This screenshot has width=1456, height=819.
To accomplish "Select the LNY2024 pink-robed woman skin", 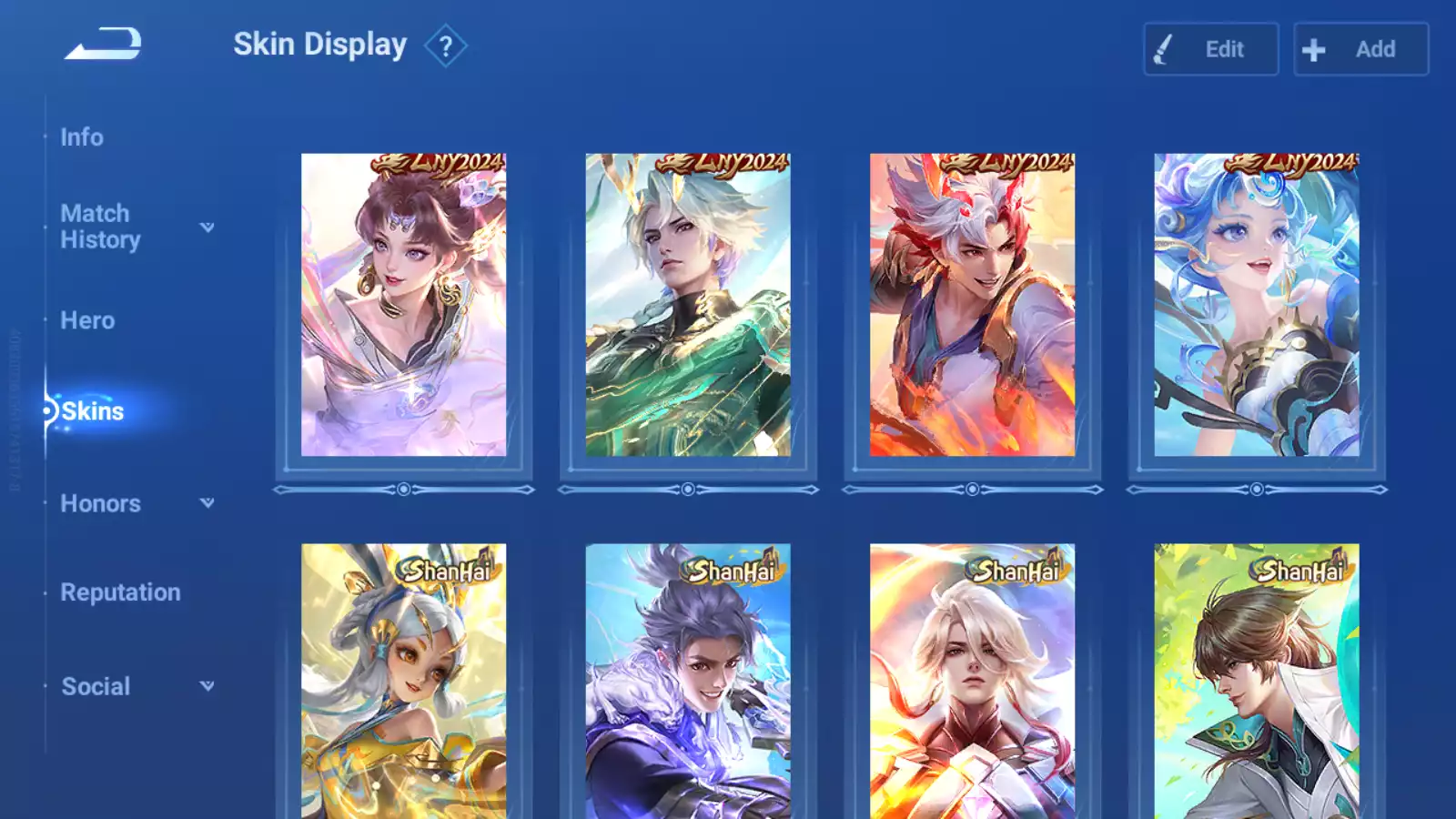I will [x=403, y=305].
